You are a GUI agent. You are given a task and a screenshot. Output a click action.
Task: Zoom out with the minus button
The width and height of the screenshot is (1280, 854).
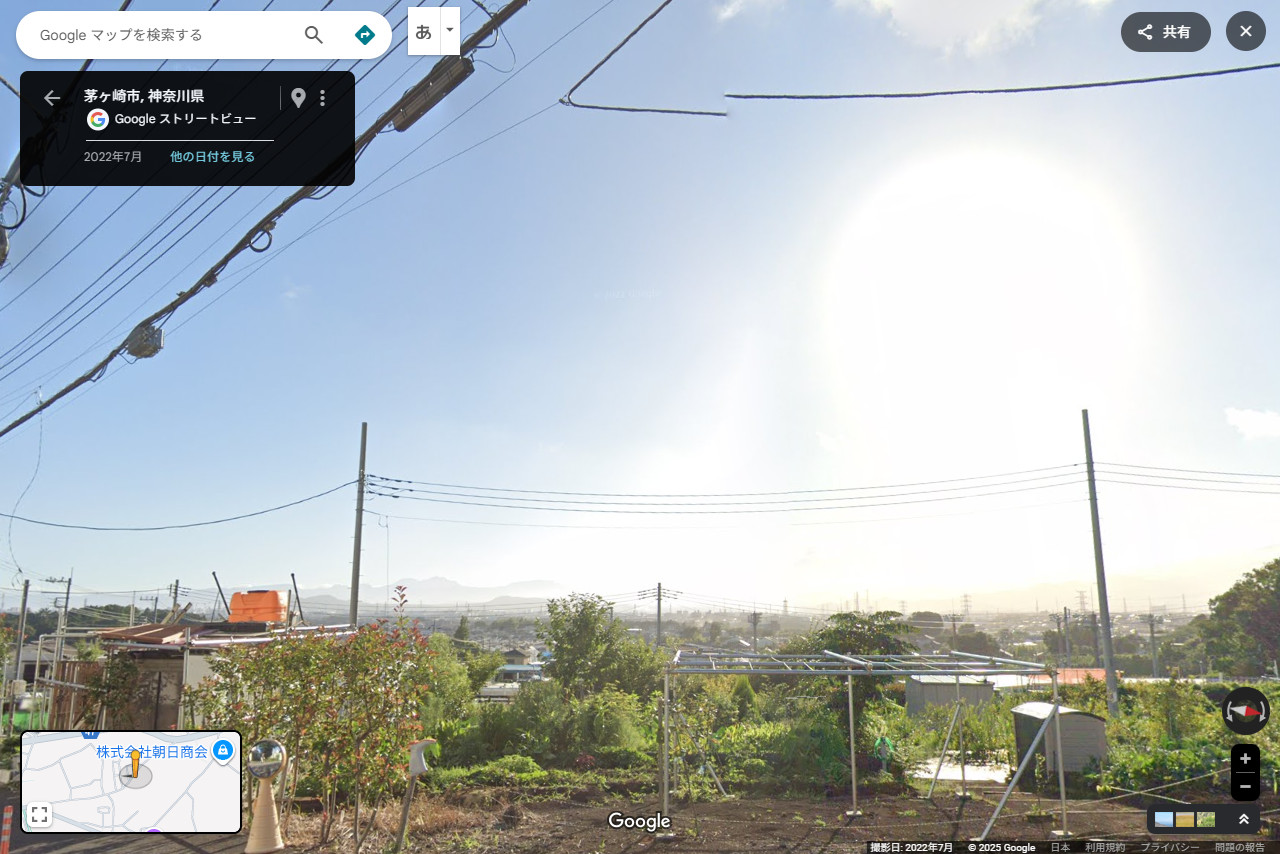[x=1245, y=787]
